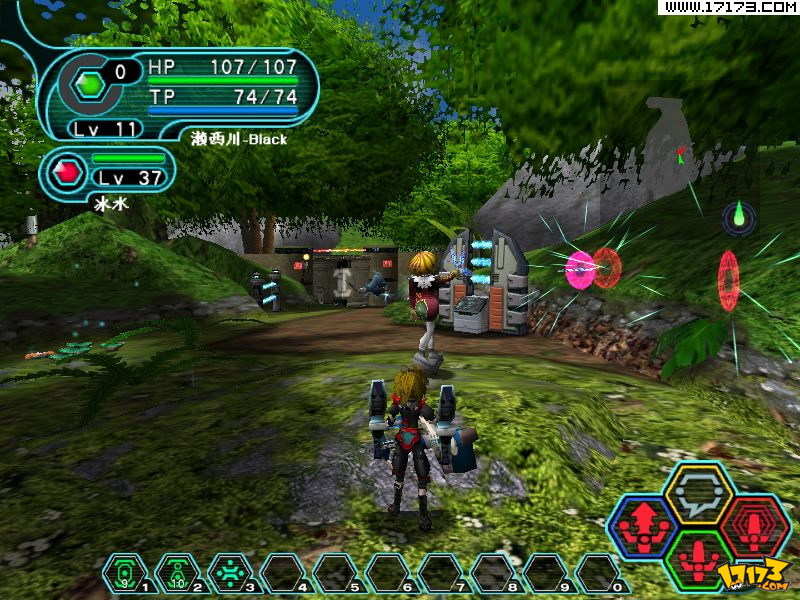This screenshot has width=800, height=600.
Task: Open the chat speech-bubble hexagon
Action: (x=699, y=492)
